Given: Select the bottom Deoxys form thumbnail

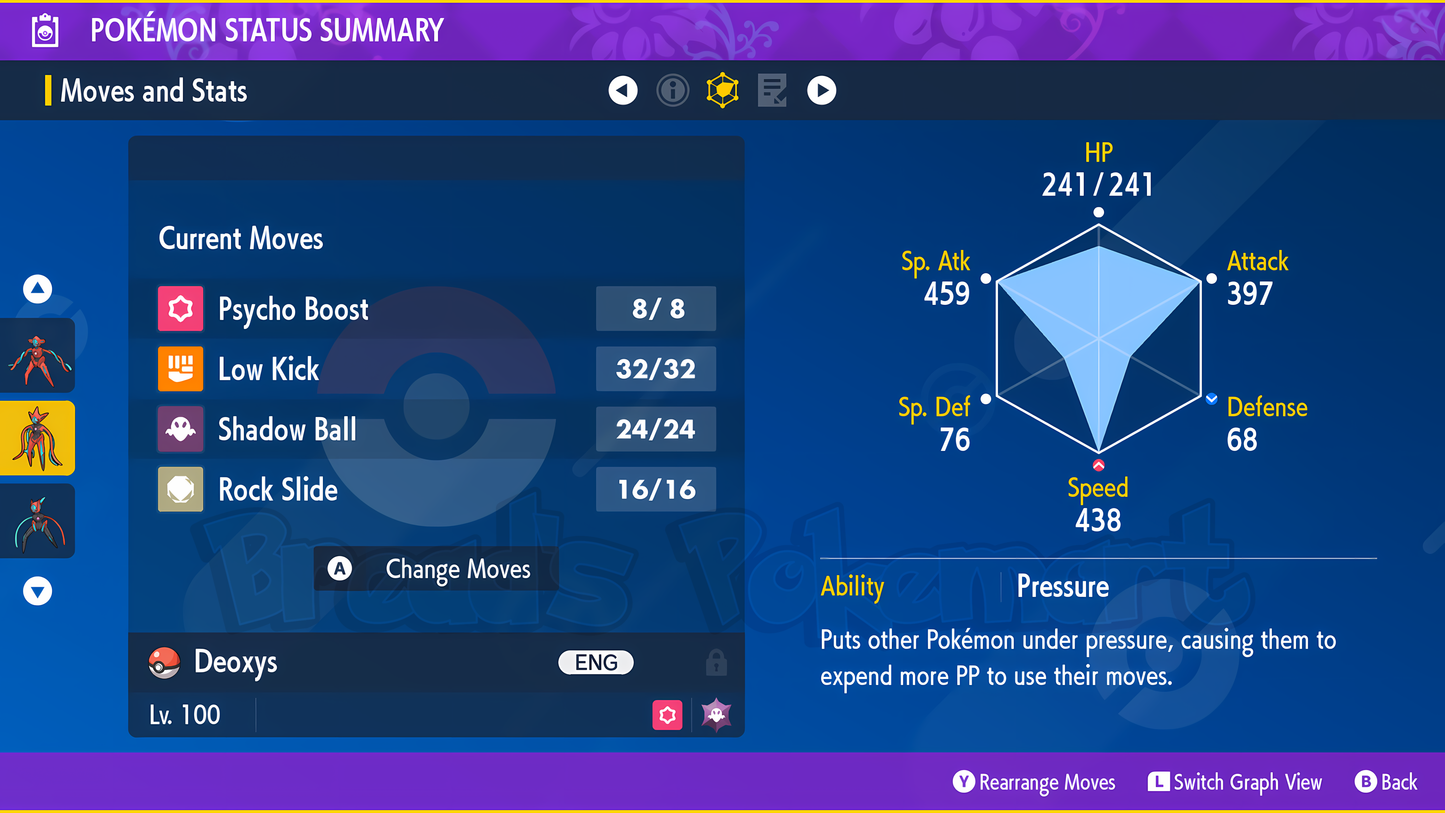Looking at the screenshot, I should [x=37, y=520].
